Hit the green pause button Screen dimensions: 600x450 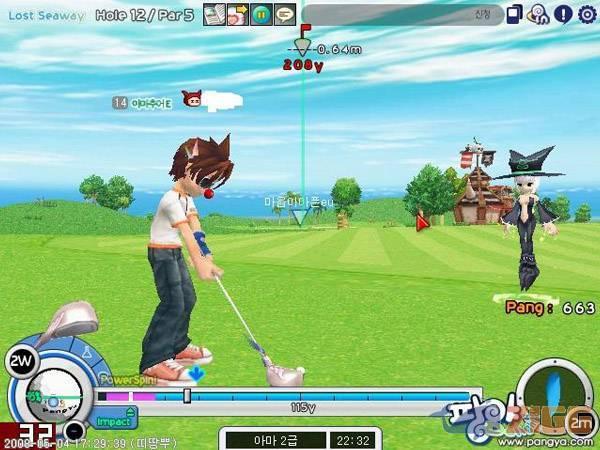click(260, 14)
